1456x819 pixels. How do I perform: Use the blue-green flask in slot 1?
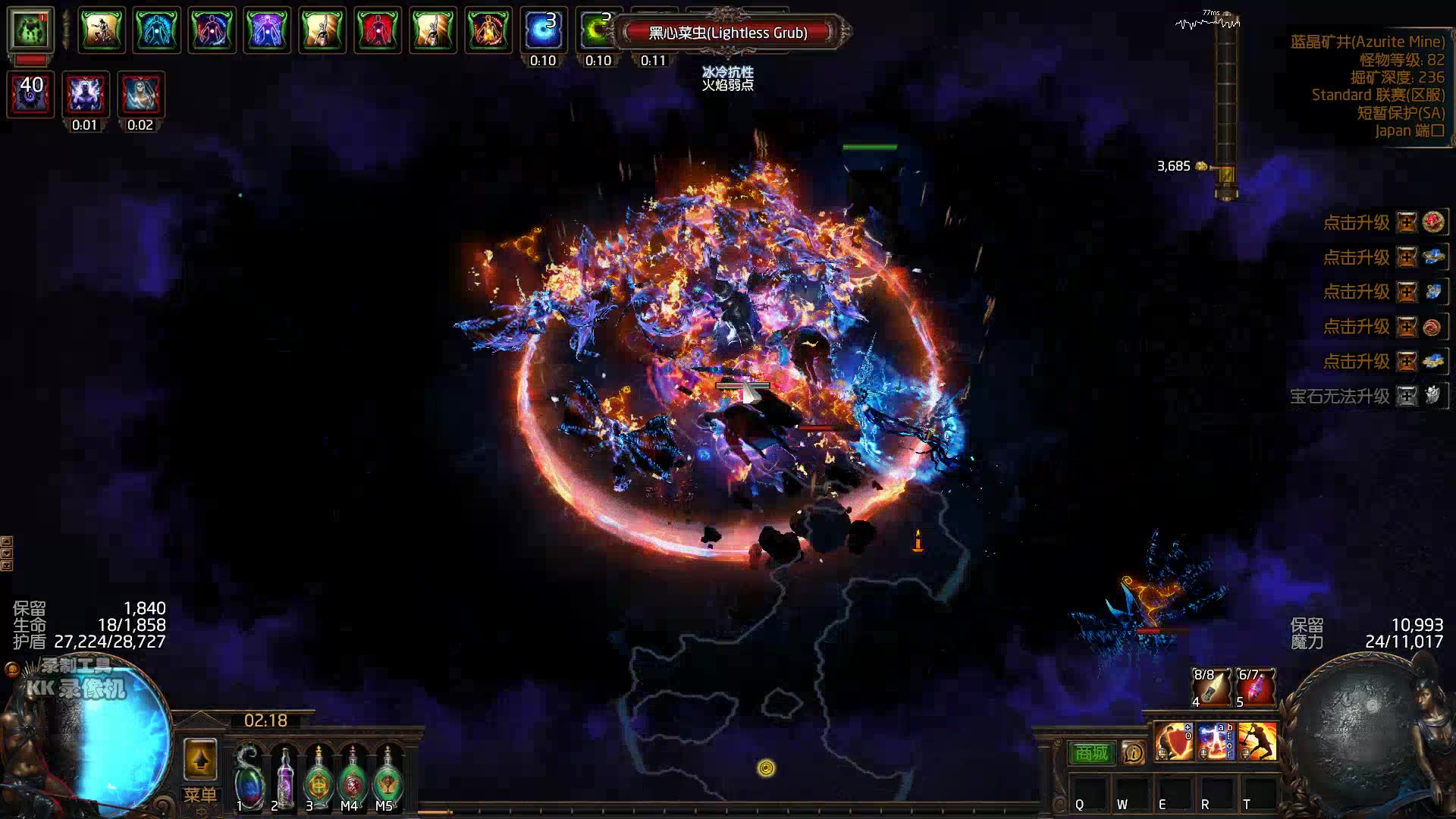248,780
